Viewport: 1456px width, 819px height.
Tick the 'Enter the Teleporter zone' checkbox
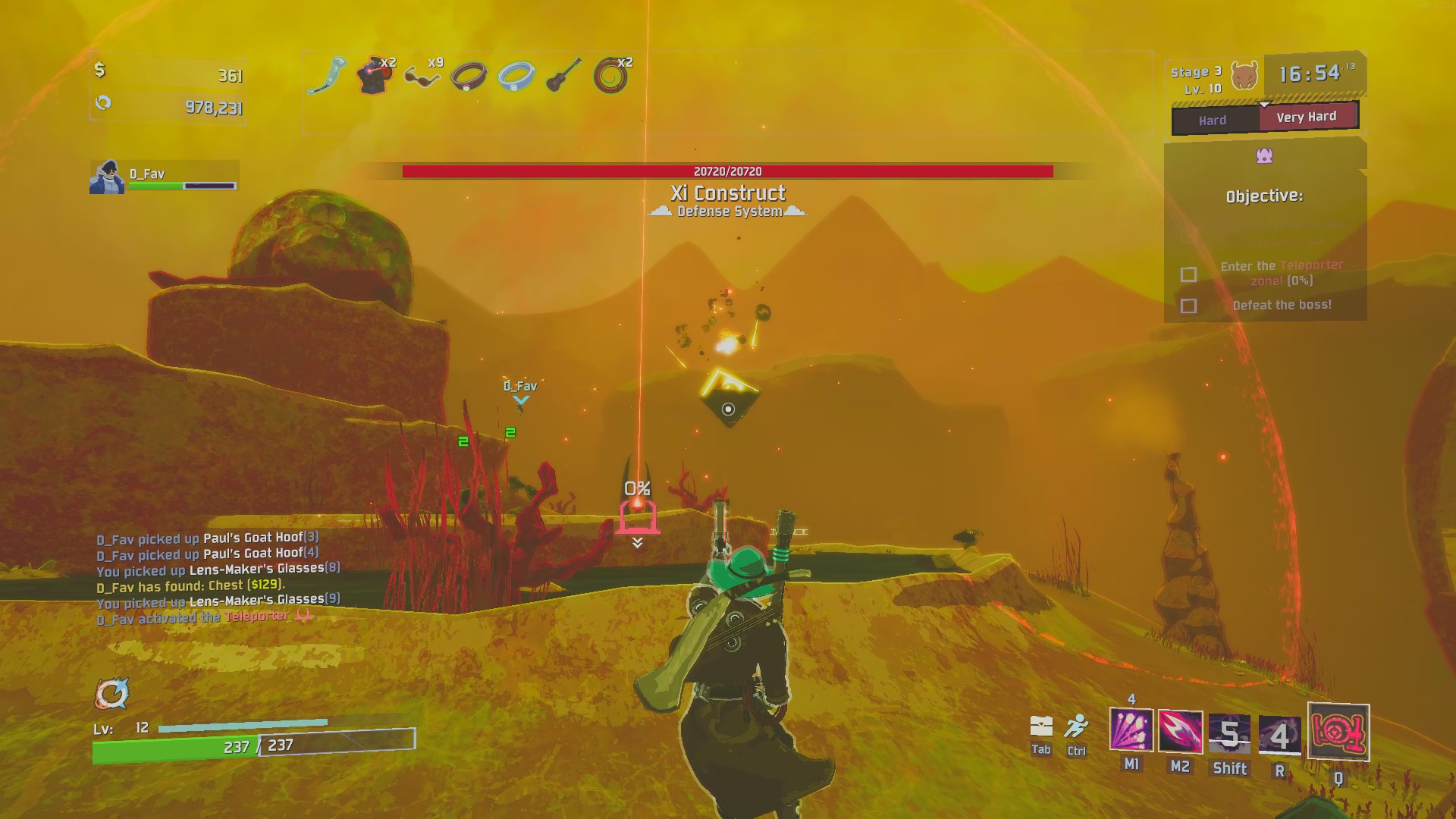pos(1188,274)
